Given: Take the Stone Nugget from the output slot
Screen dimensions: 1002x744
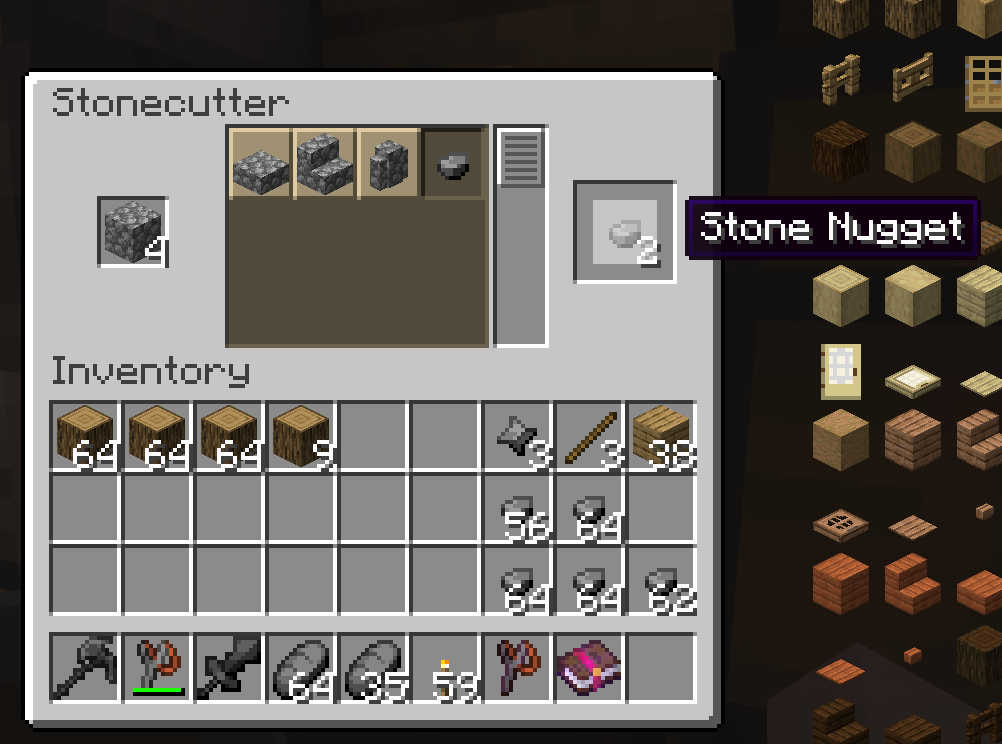Looking at the screenshot, I should click(x=625, y=232).
